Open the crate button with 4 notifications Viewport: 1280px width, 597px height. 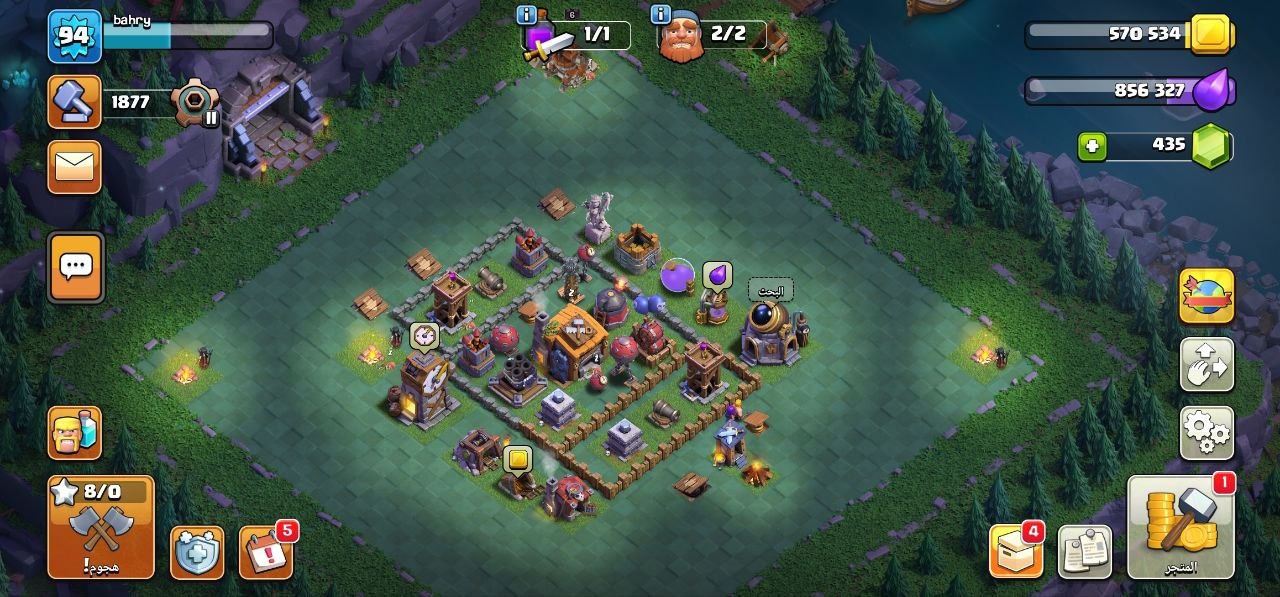click(x=1016, y=551)
